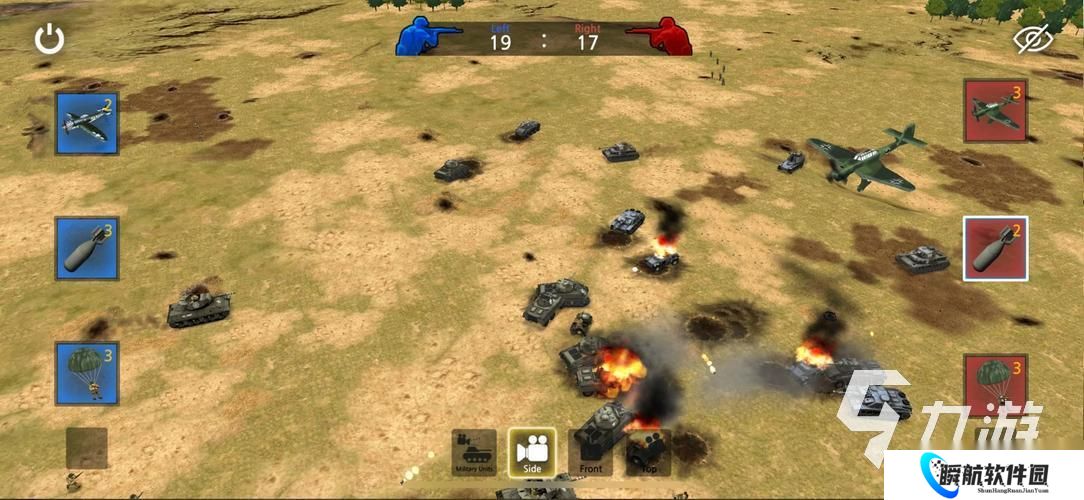The image size is (1084, 500).
Task: Deploy the red team's paratroopers
Action: (995, 382)
